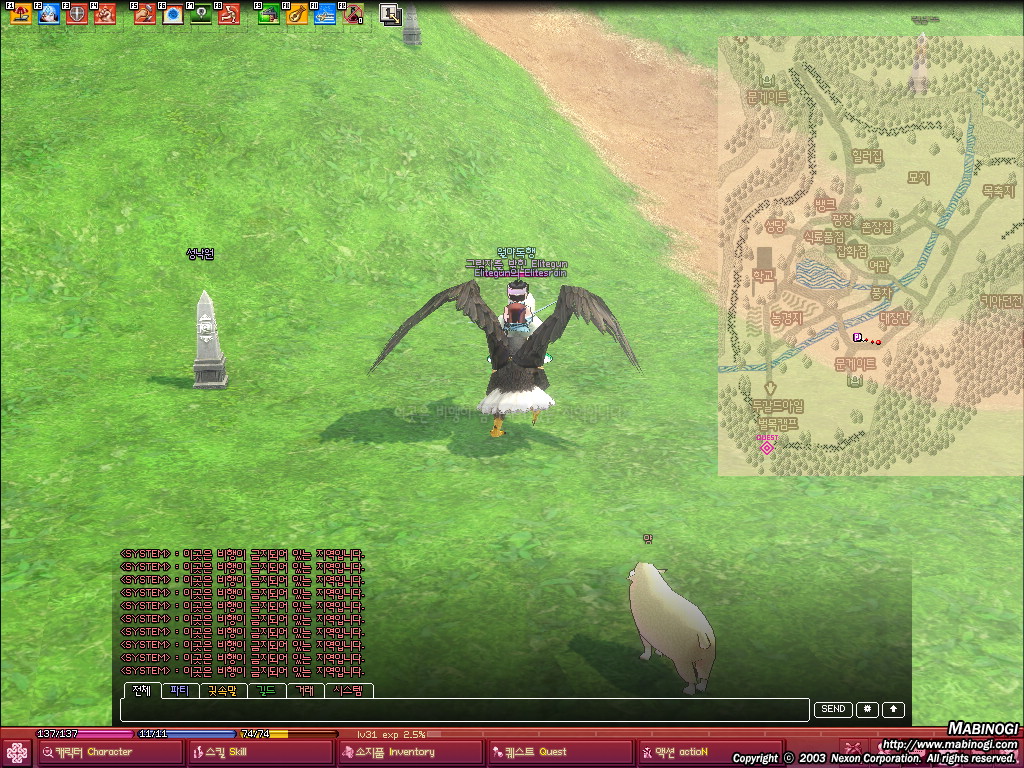
Task: Click the chat text input box
Action: point(464,710)
